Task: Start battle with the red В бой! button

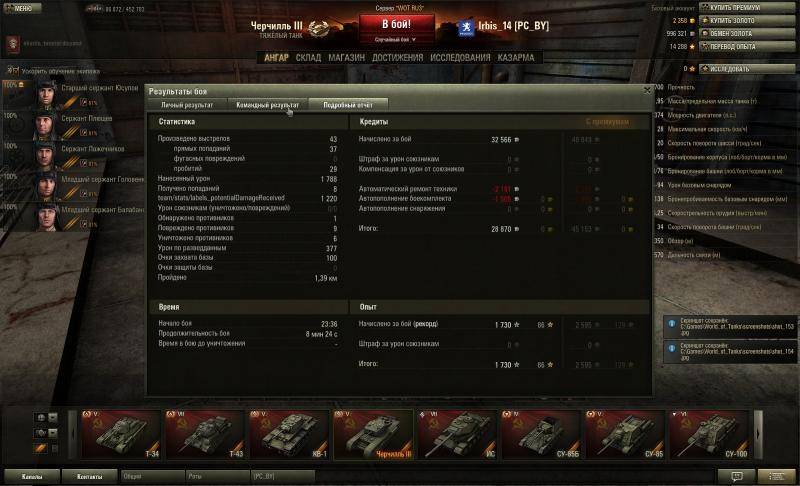Action: 401,24
